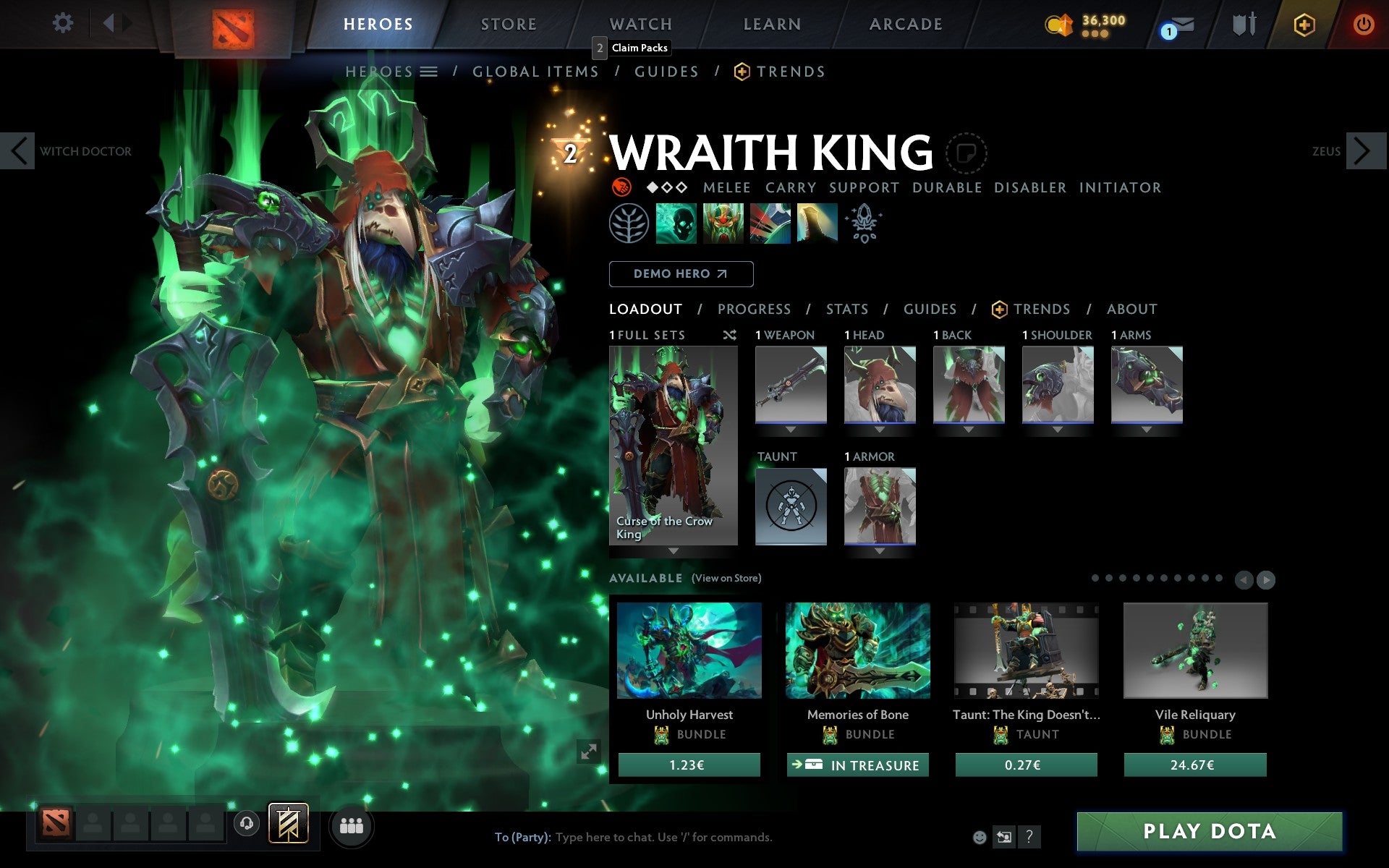Open the Watch section from the top menu

click(640, 24)
